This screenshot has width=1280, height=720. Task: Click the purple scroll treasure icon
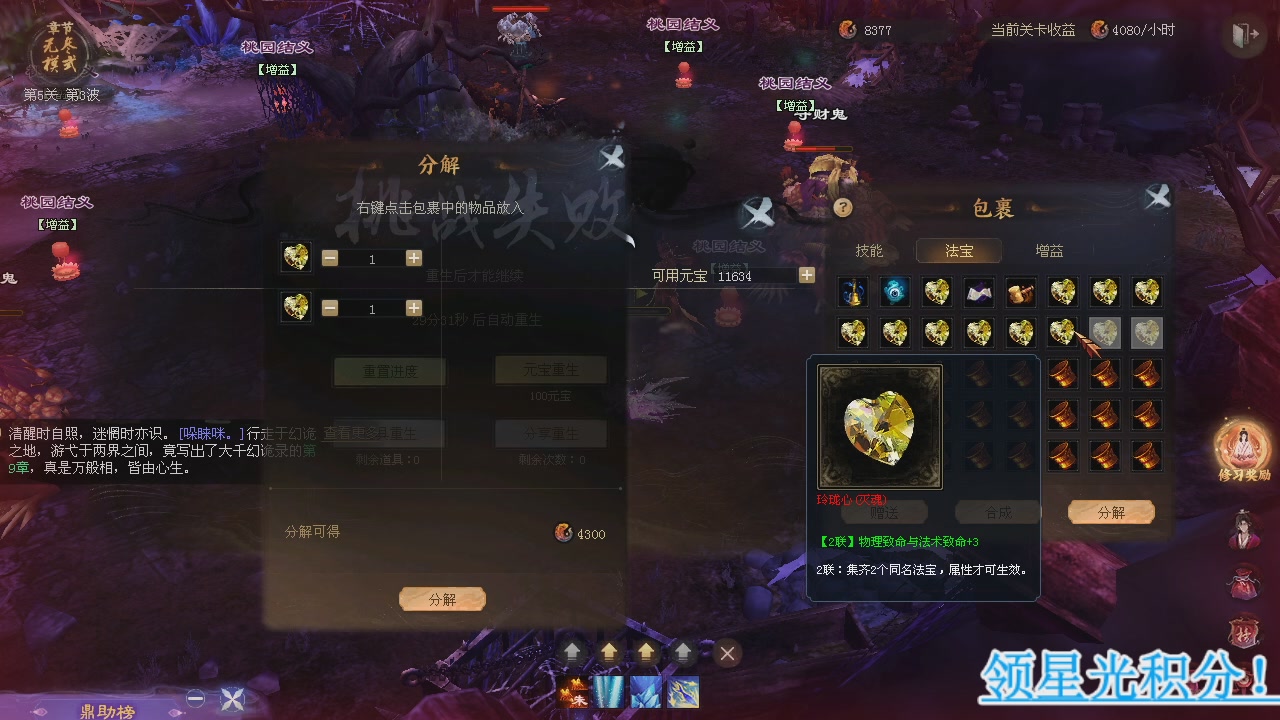pyautogui.click(x=978, y=291)
